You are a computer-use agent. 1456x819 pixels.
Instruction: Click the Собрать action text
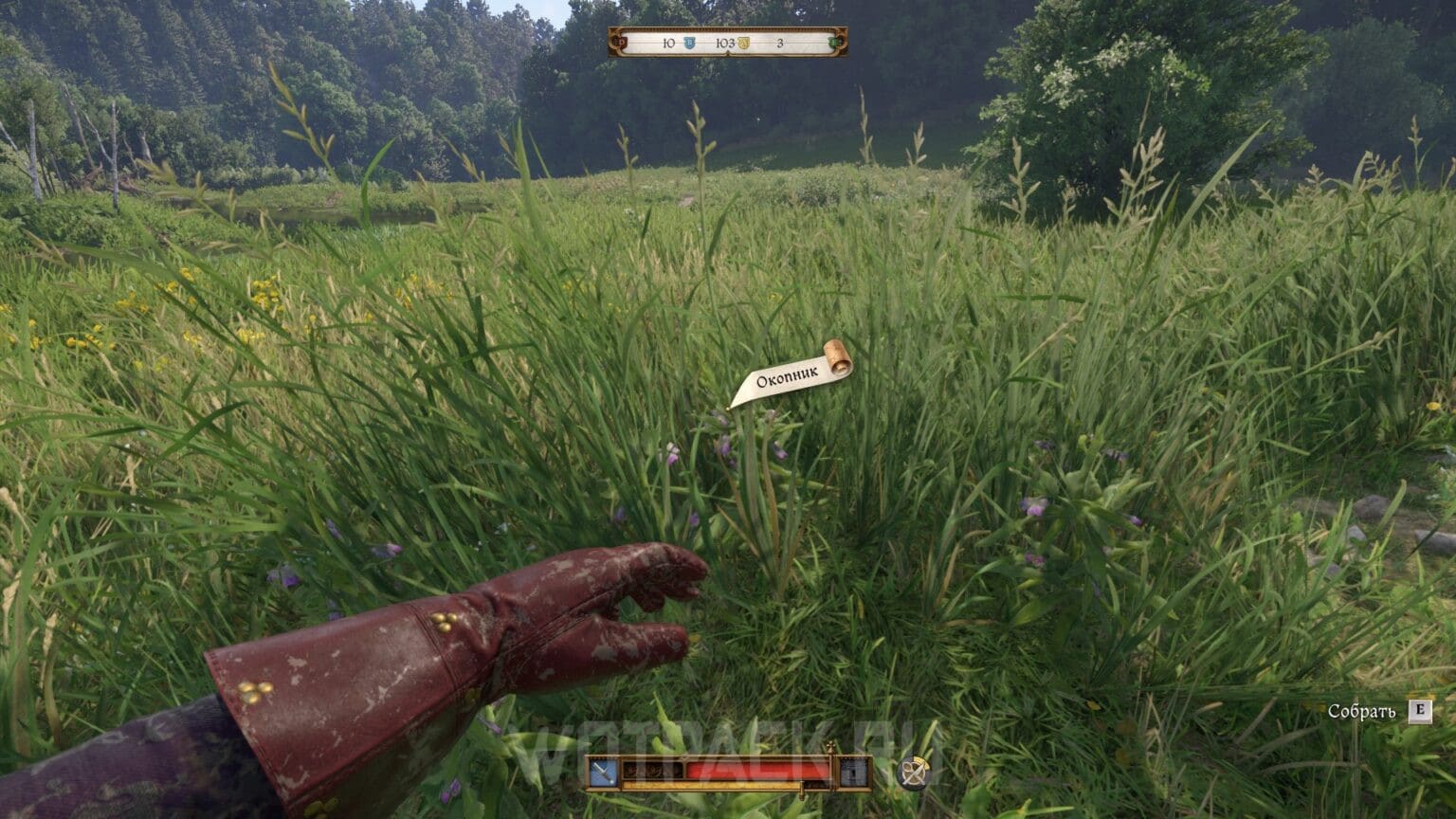1361,709
